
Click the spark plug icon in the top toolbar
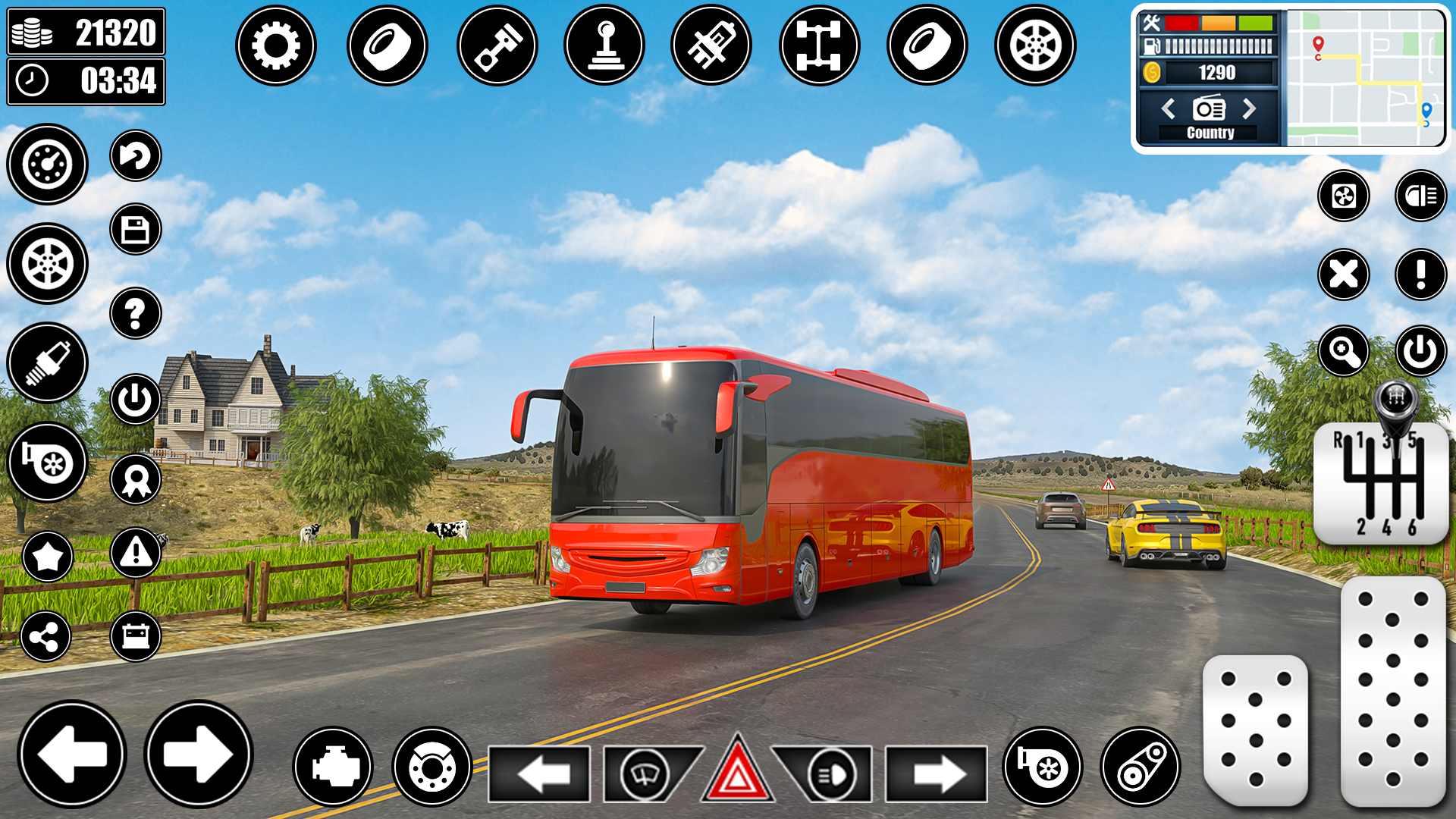coord(711,45)
